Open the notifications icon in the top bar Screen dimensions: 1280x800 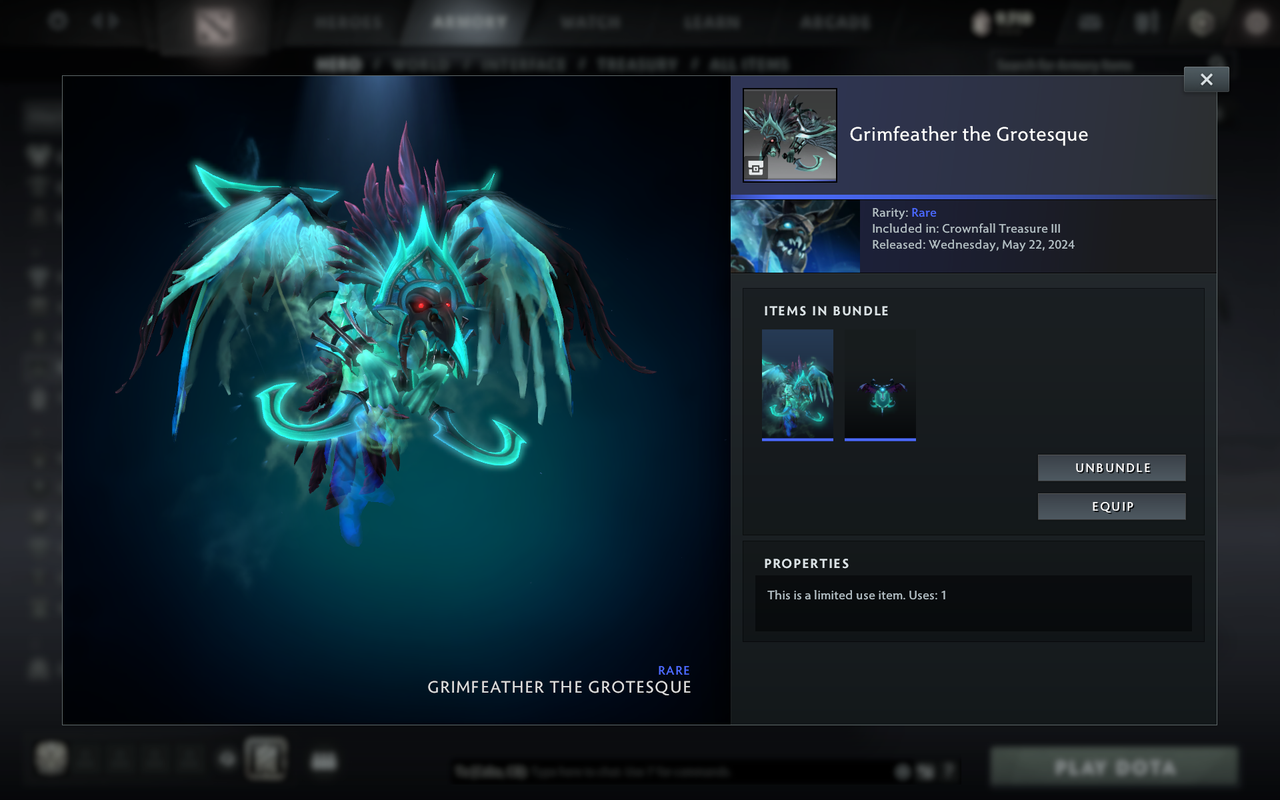(x=1089, y=22)
